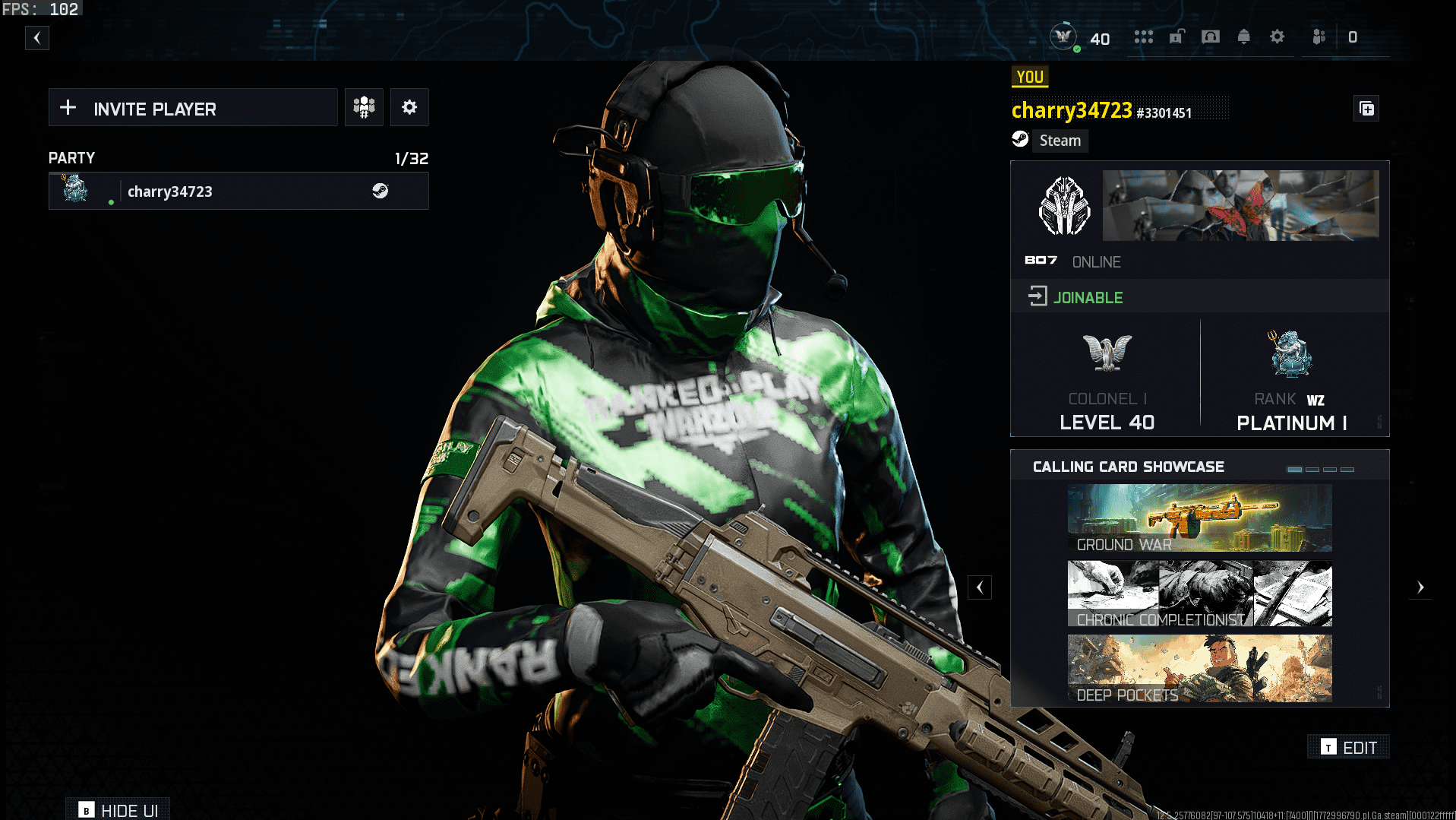
Task: Select the Chronic Completionist calling card
Action: click(x=1199, y=594)
